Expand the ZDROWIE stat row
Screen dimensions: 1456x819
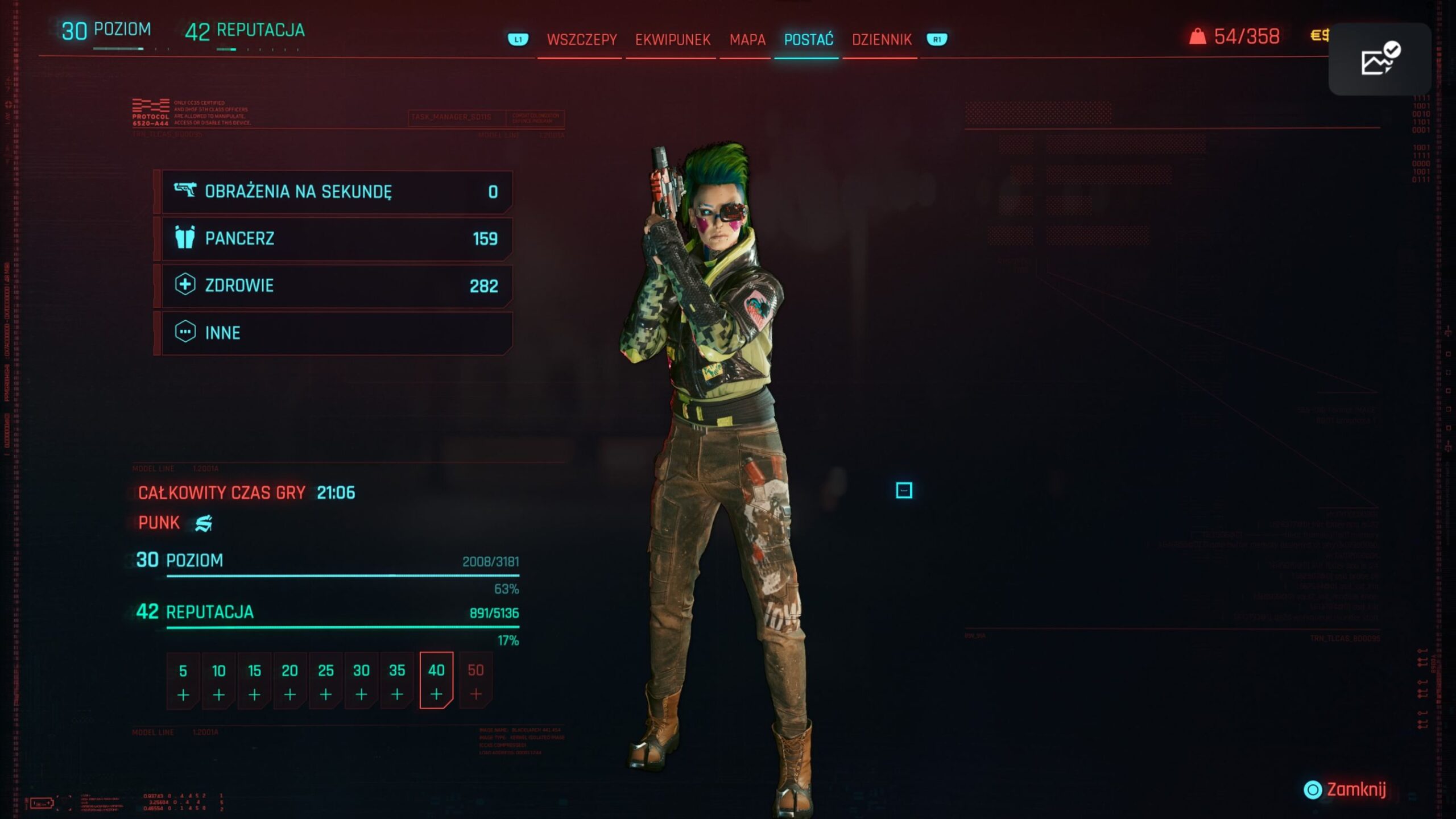coord(337,286)
